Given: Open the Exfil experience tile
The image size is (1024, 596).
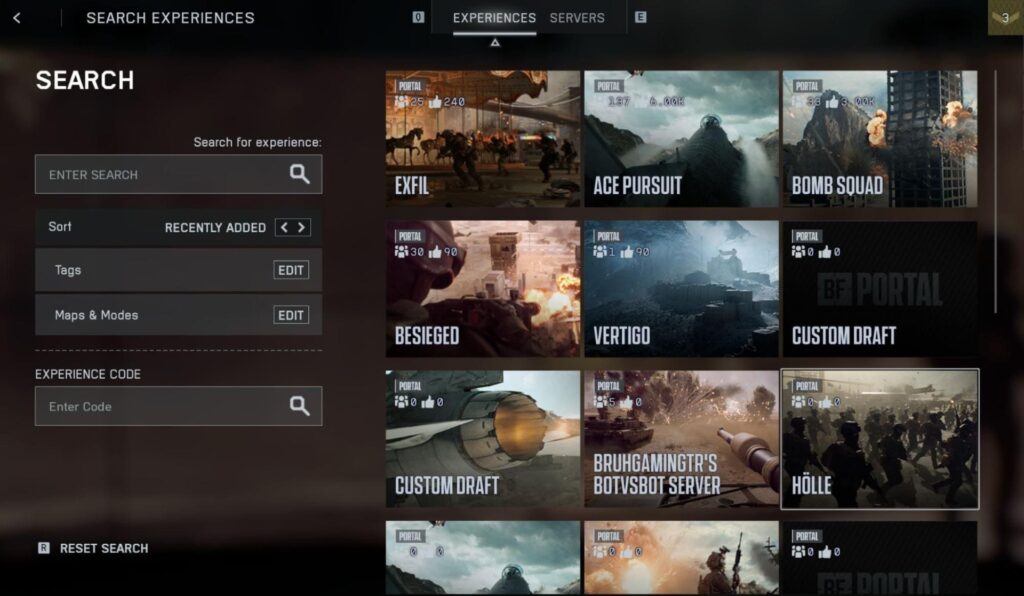Looking at the screenshot, I should click(482, 138).
